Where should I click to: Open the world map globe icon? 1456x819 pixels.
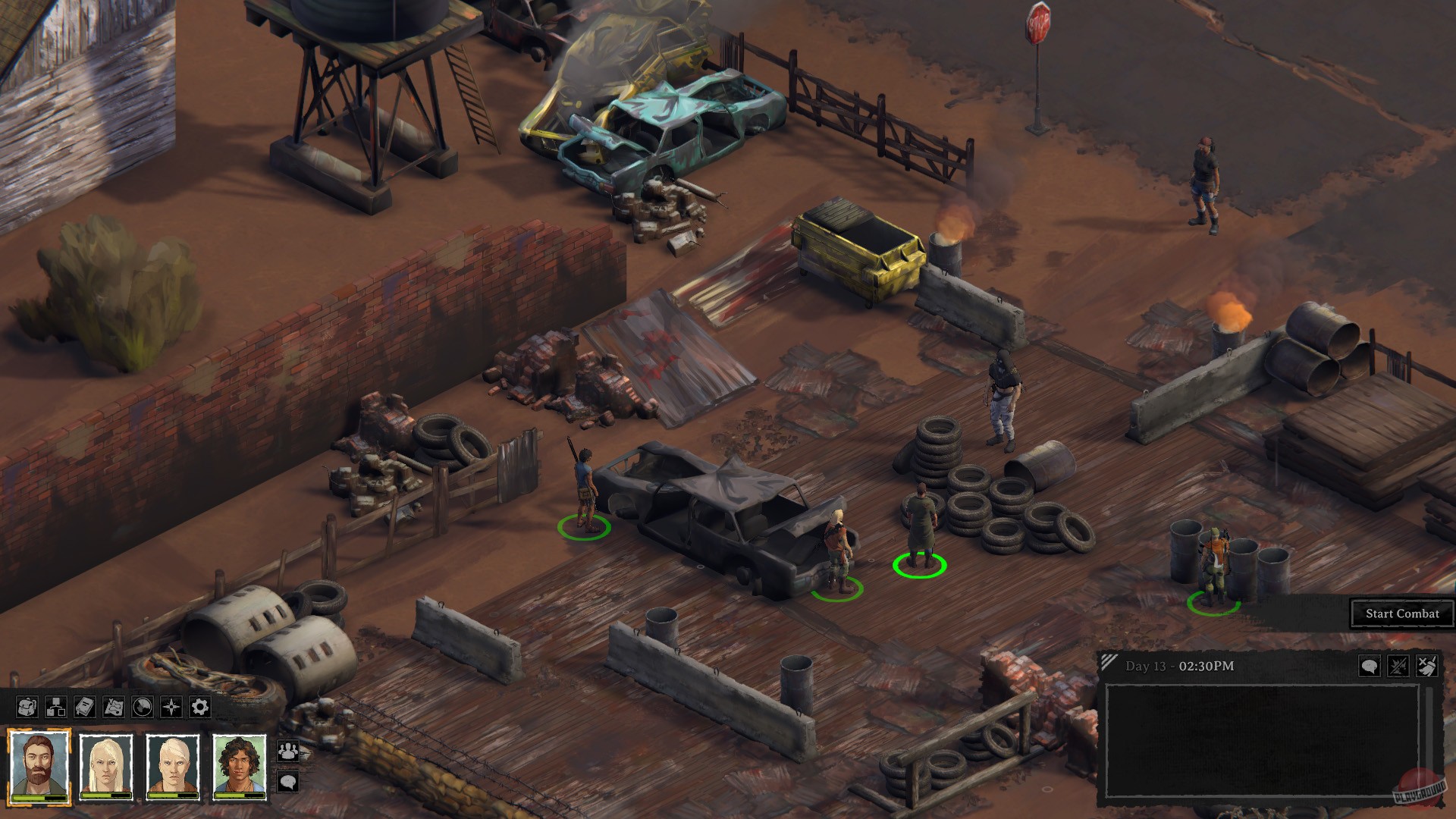coord(142,707)
